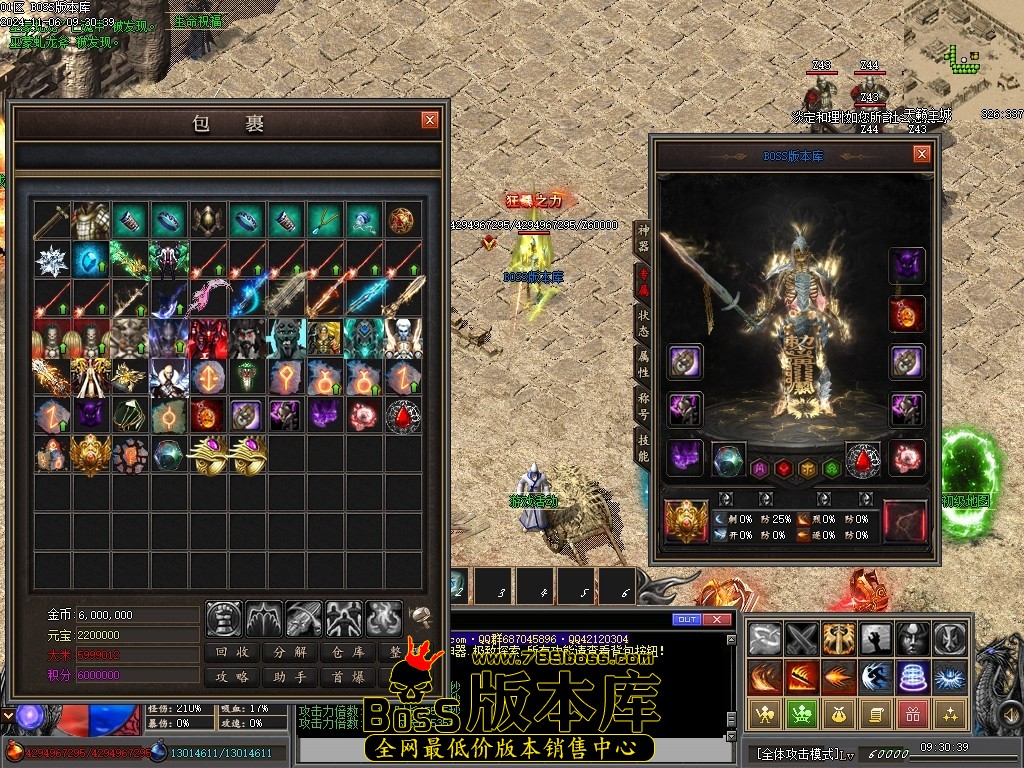Click the 首爆 first-drop button
Viewport: 1024px width, 768px height.
348,677
